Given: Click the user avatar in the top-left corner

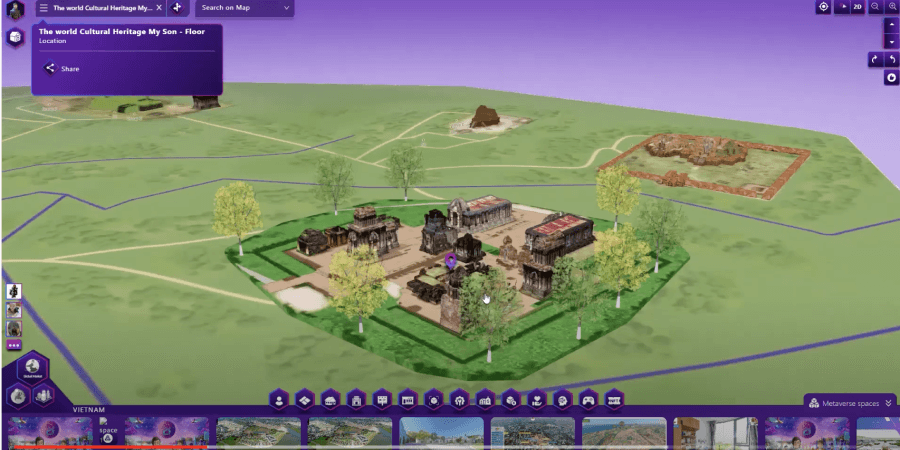Looking at the screenshot, I should (15, 10).
